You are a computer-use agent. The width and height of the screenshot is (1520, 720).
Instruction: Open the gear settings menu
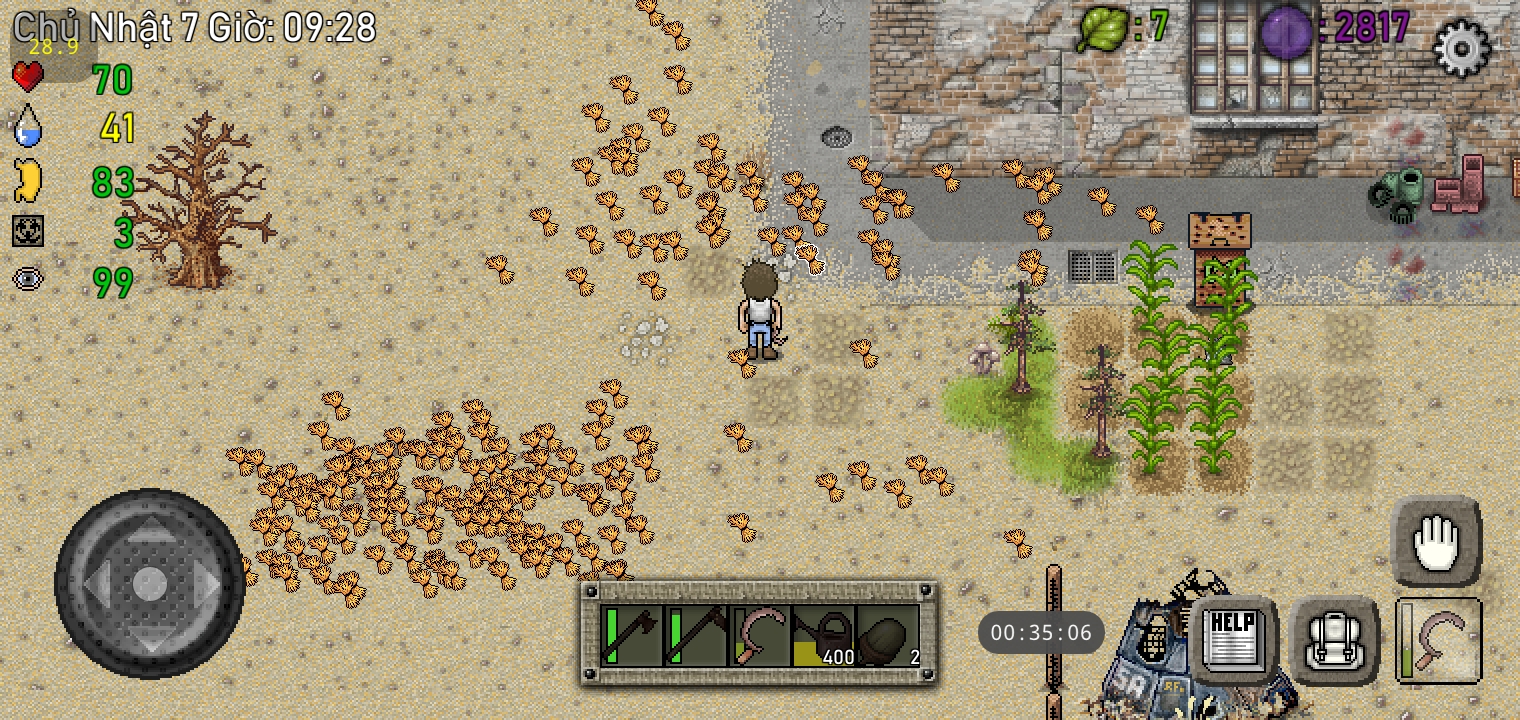(x=1461, y=47)
